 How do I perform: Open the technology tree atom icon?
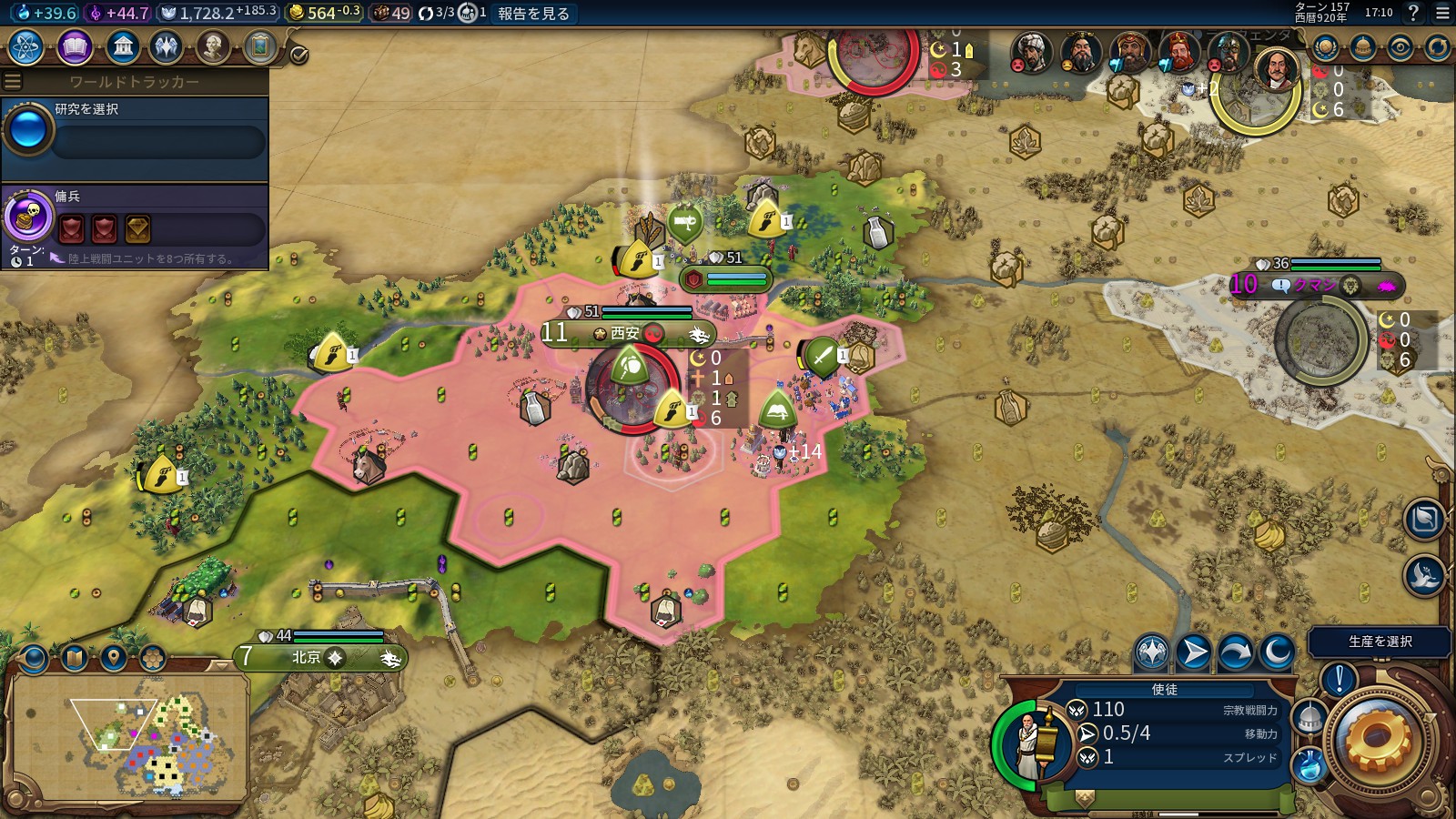[26, 47]
